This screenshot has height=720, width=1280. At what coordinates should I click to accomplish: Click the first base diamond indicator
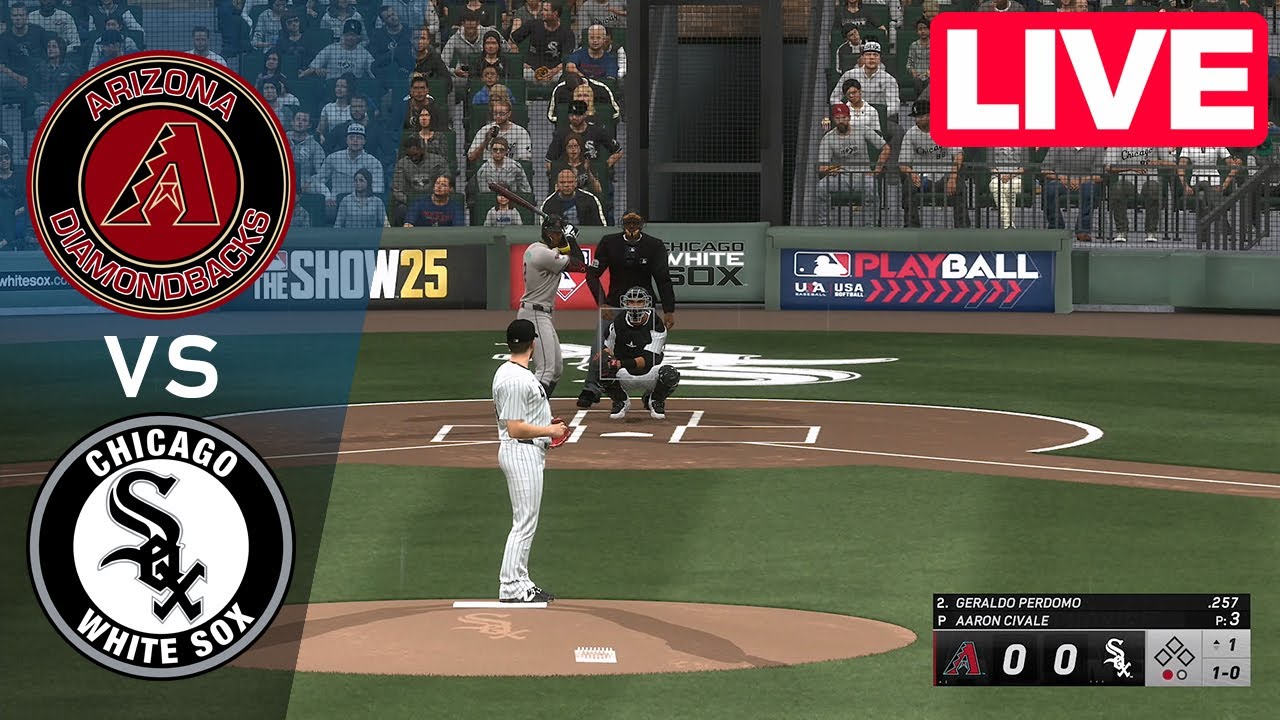[x=1187, y=655]
